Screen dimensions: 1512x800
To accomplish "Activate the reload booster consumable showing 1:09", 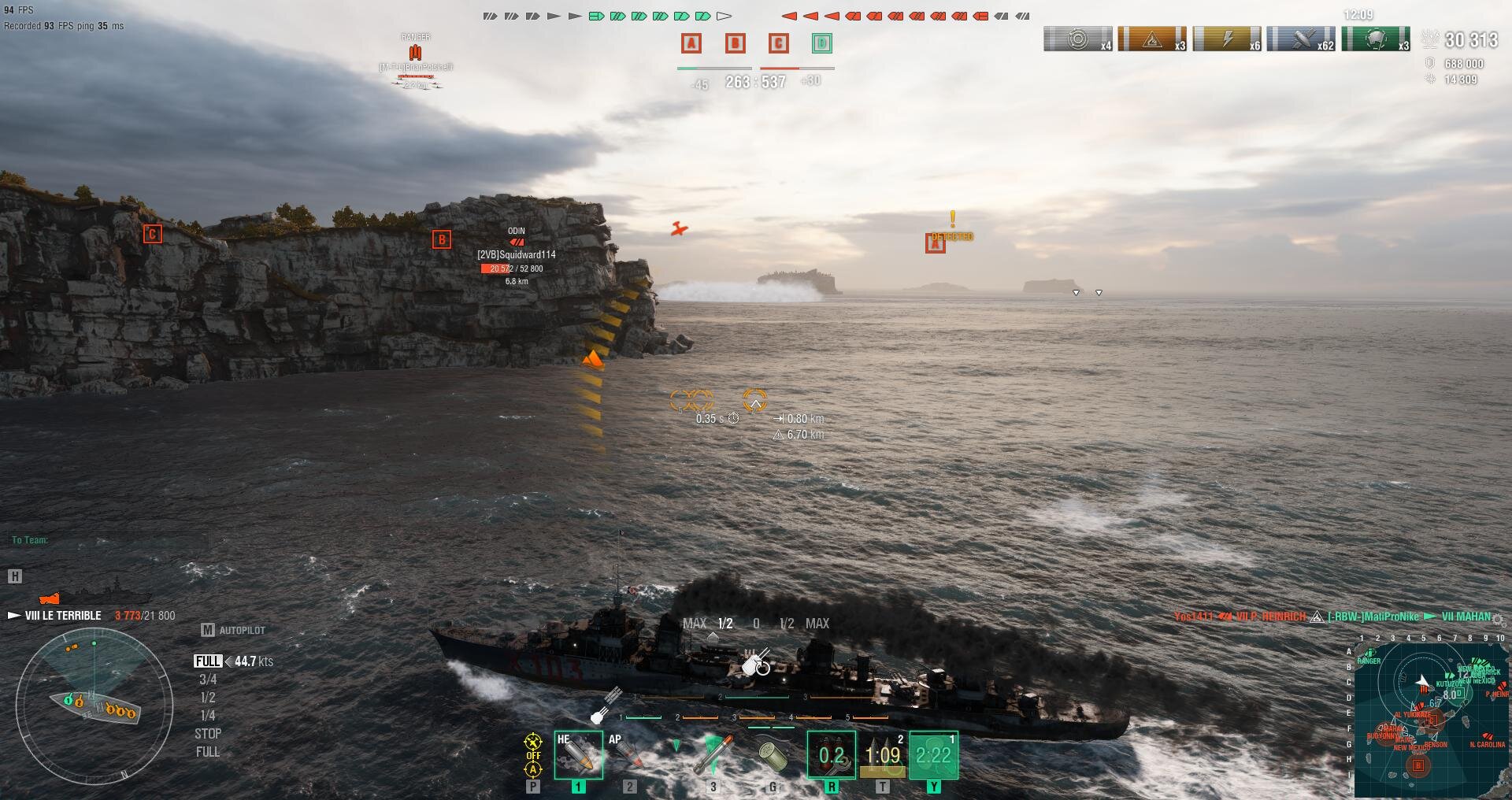I will coord(882,755).
